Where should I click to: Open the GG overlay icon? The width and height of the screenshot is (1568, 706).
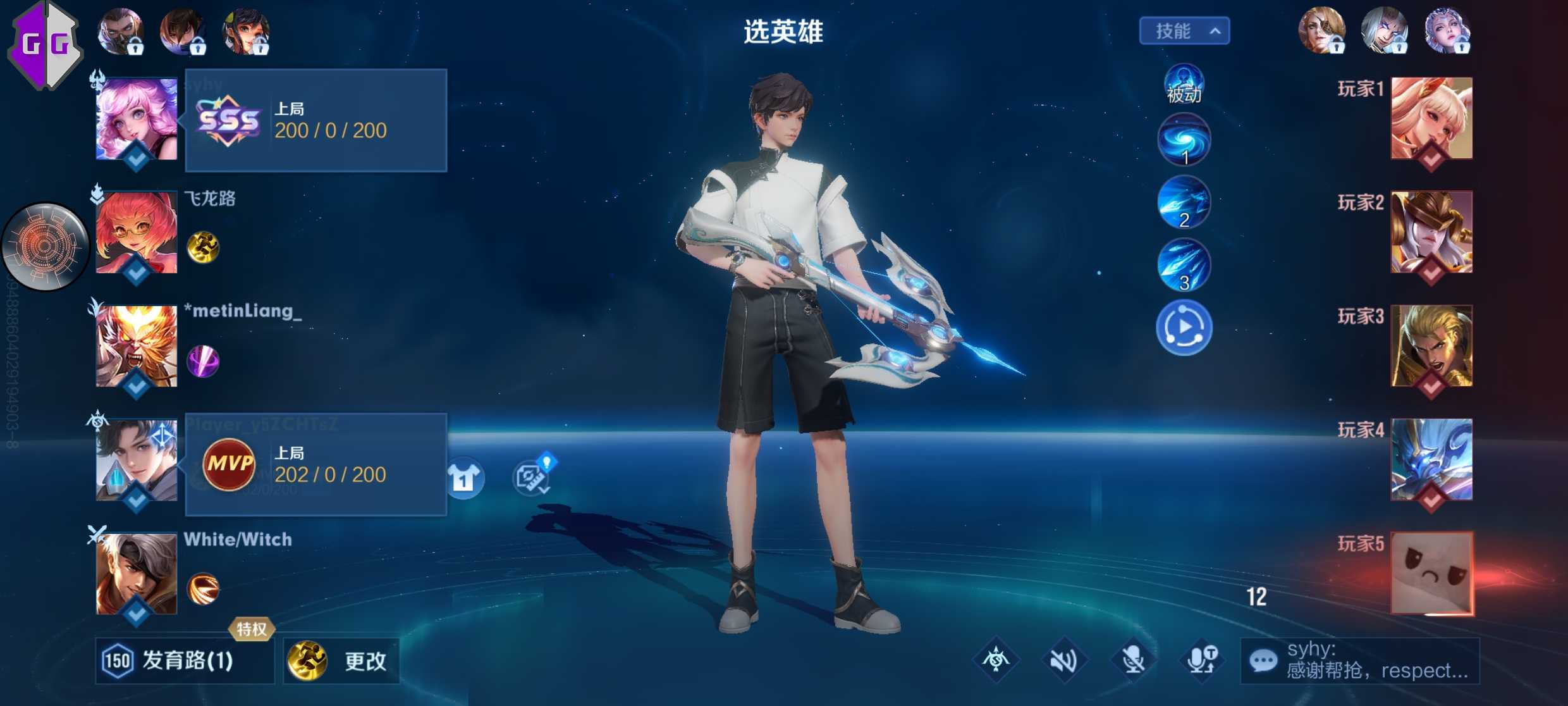(44, 44)
